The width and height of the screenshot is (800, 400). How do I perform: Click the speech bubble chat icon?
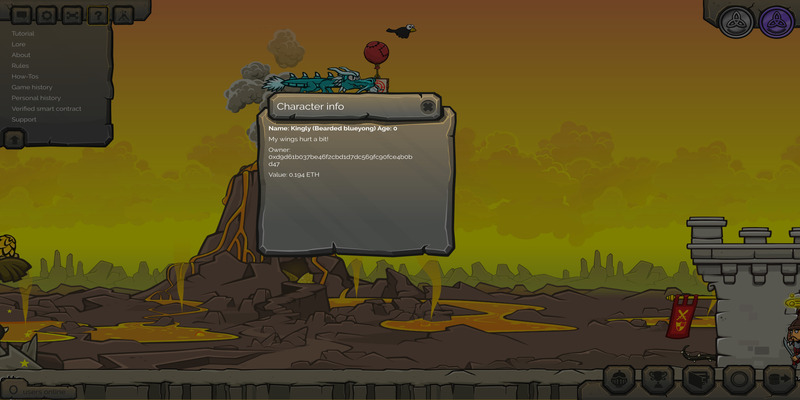pos(20,15)
